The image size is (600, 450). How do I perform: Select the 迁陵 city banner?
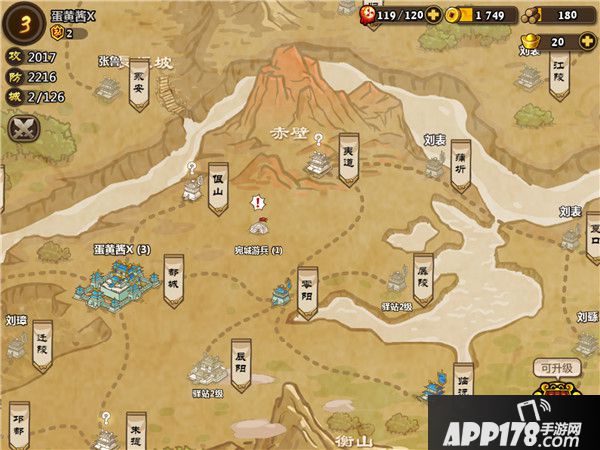pos(42,343)
